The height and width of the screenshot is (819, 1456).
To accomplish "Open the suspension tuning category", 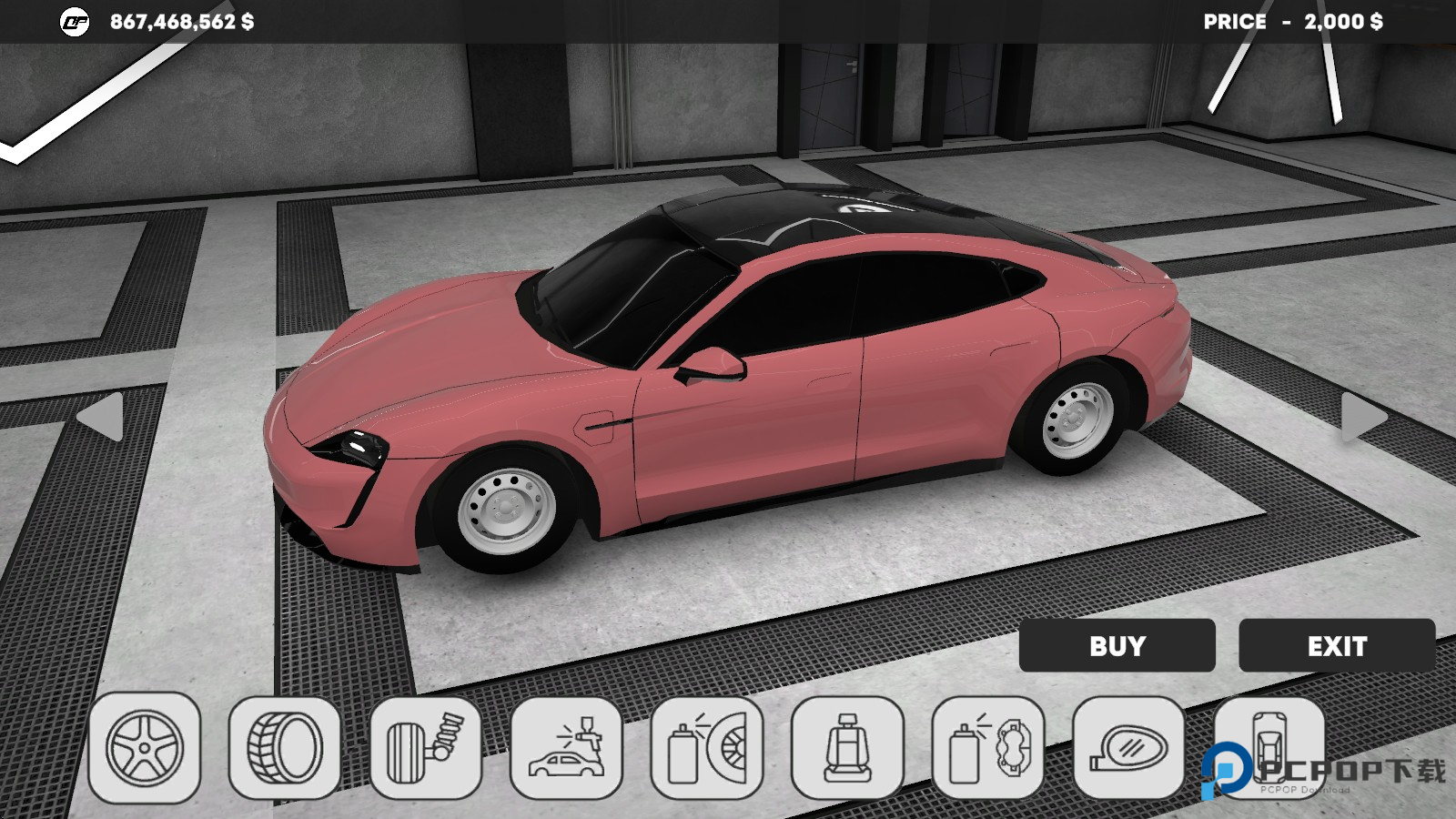I will click(x=425, y=748).
